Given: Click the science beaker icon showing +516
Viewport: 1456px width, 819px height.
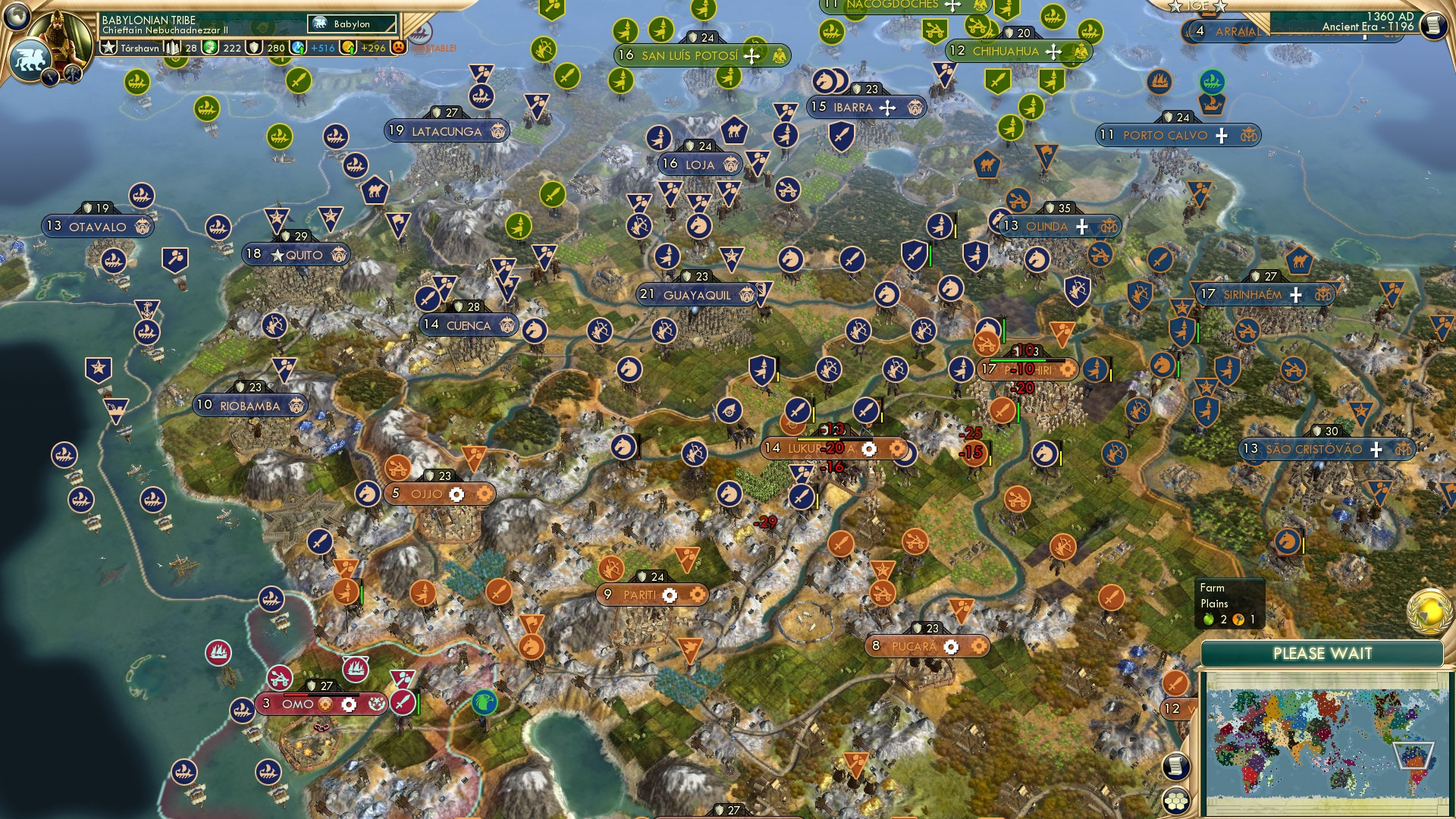Looking at the screenshot, I should click(297, 47).
